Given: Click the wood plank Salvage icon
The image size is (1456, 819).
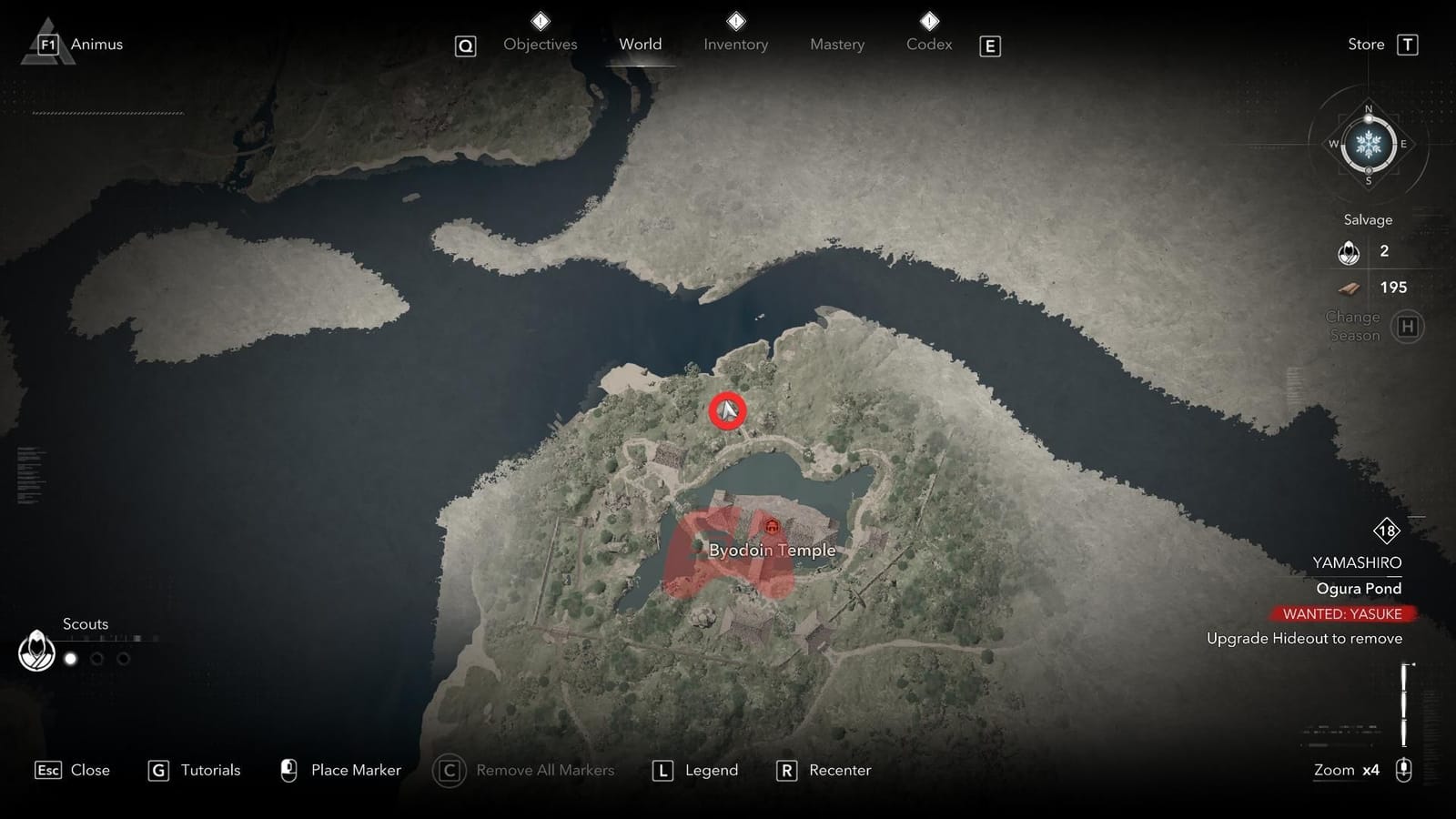Looking at the screenshot, I should coord(1350,288).
